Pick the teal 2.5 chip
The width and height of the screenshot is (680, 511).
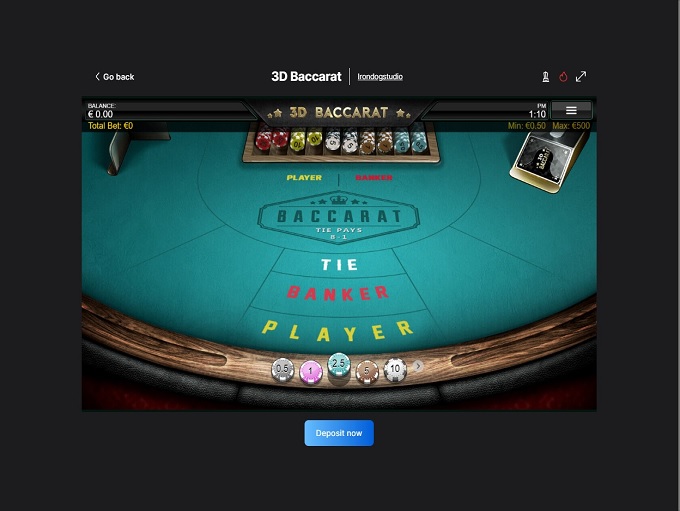point(339,364)
